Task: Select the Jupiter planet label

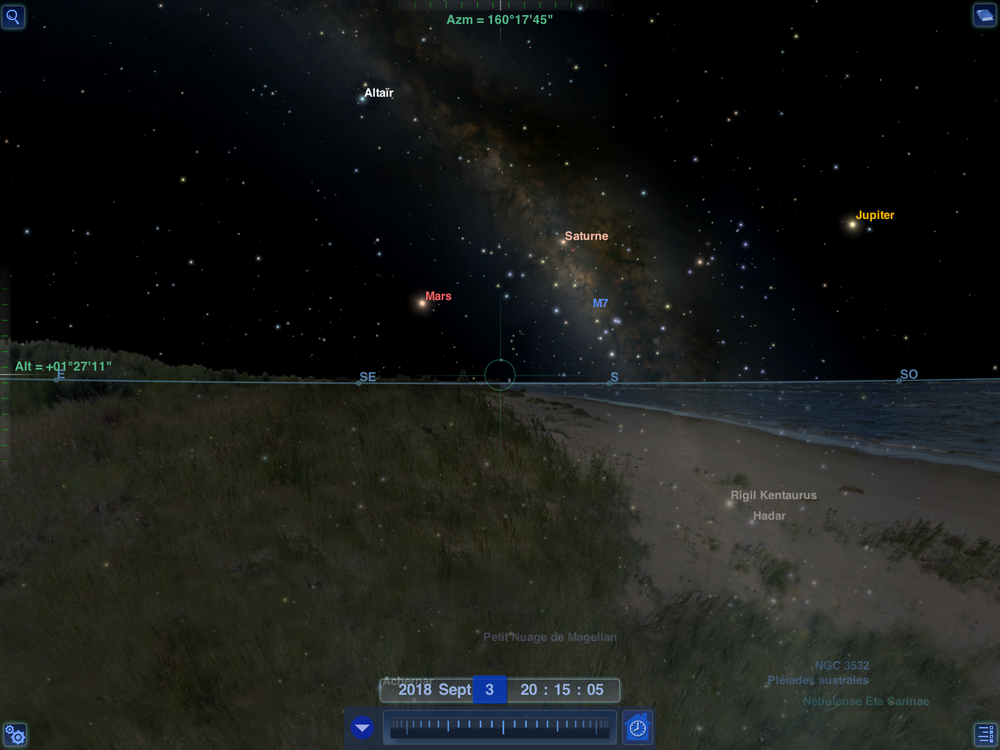Action: (x=875, y=215)
